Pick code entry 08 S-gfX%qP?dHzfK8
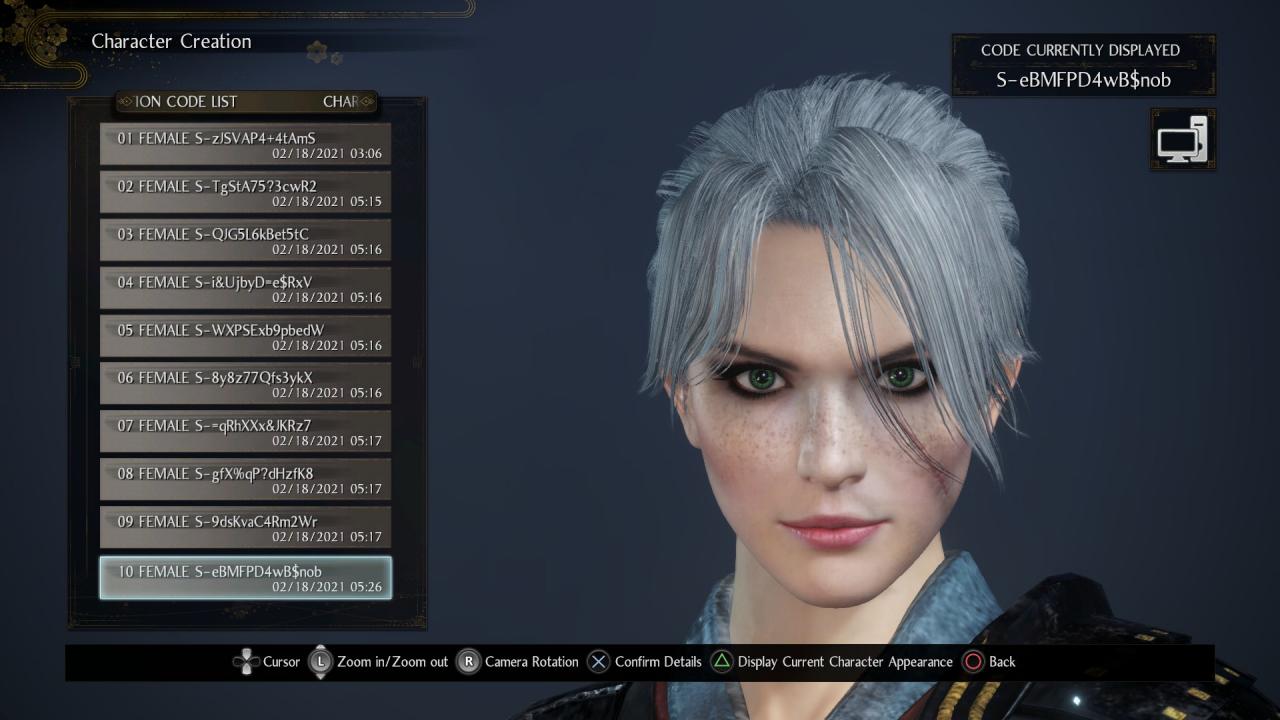This screenshot has width=1280, height=720. 245,481
